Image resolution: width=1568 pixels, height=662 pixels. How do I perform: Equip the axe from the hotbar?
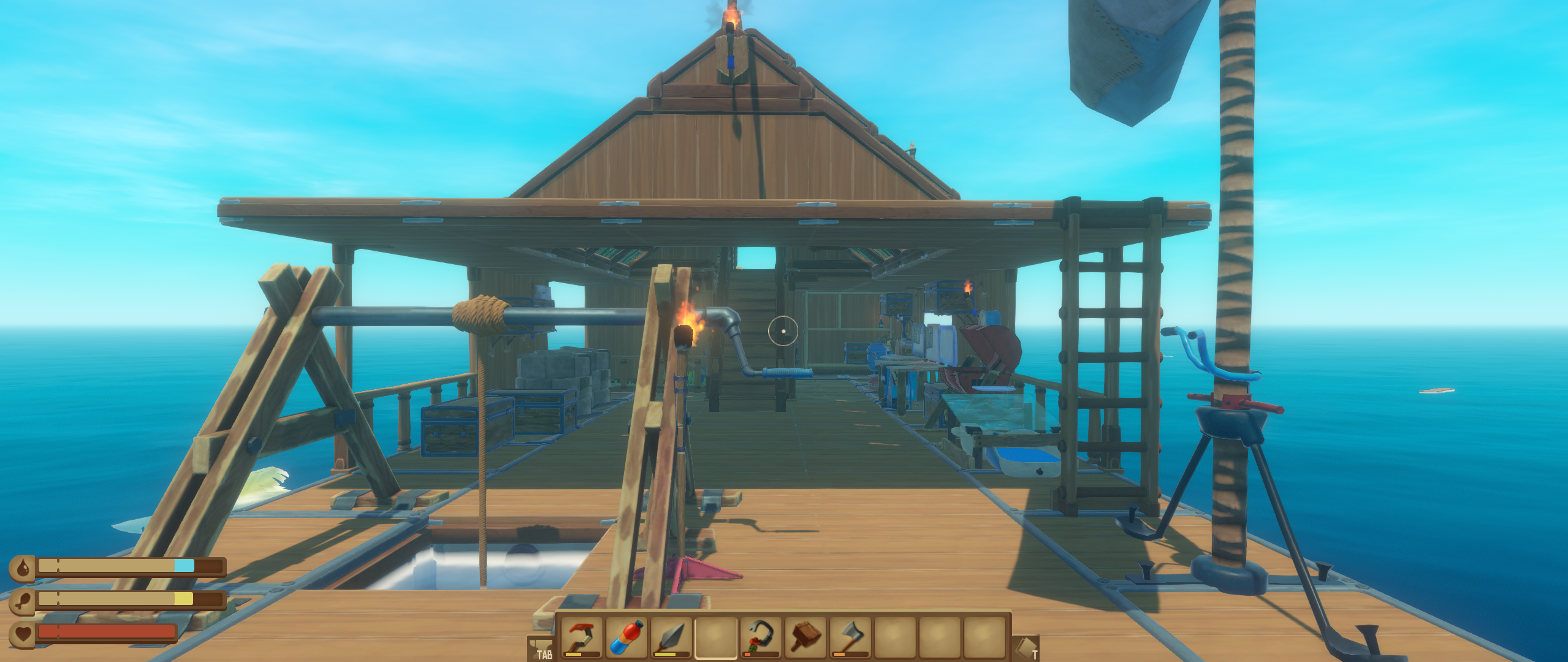click(850, 637)
